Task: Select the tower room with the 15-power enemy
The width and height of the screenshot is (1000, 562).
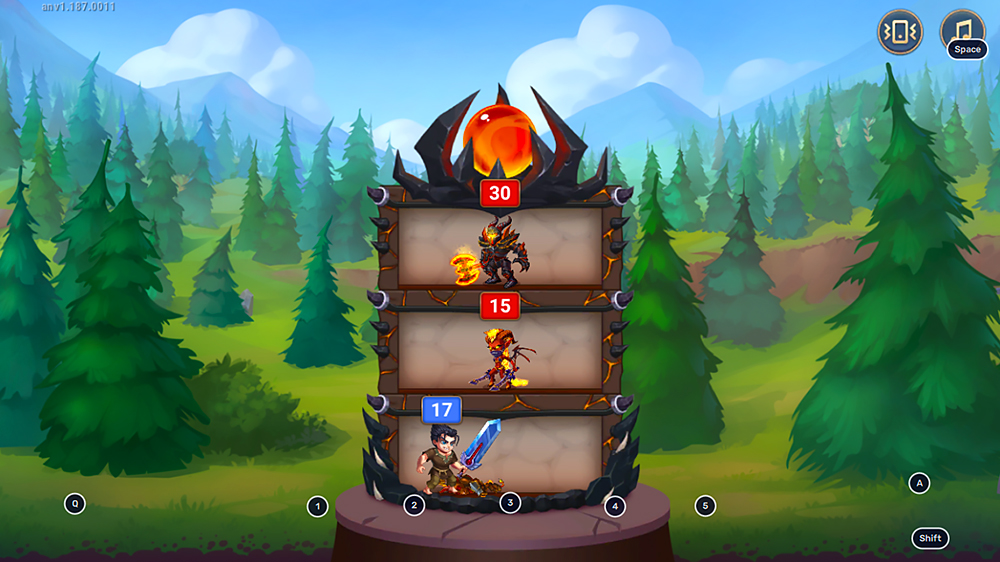Action: [x=500, y=352]
